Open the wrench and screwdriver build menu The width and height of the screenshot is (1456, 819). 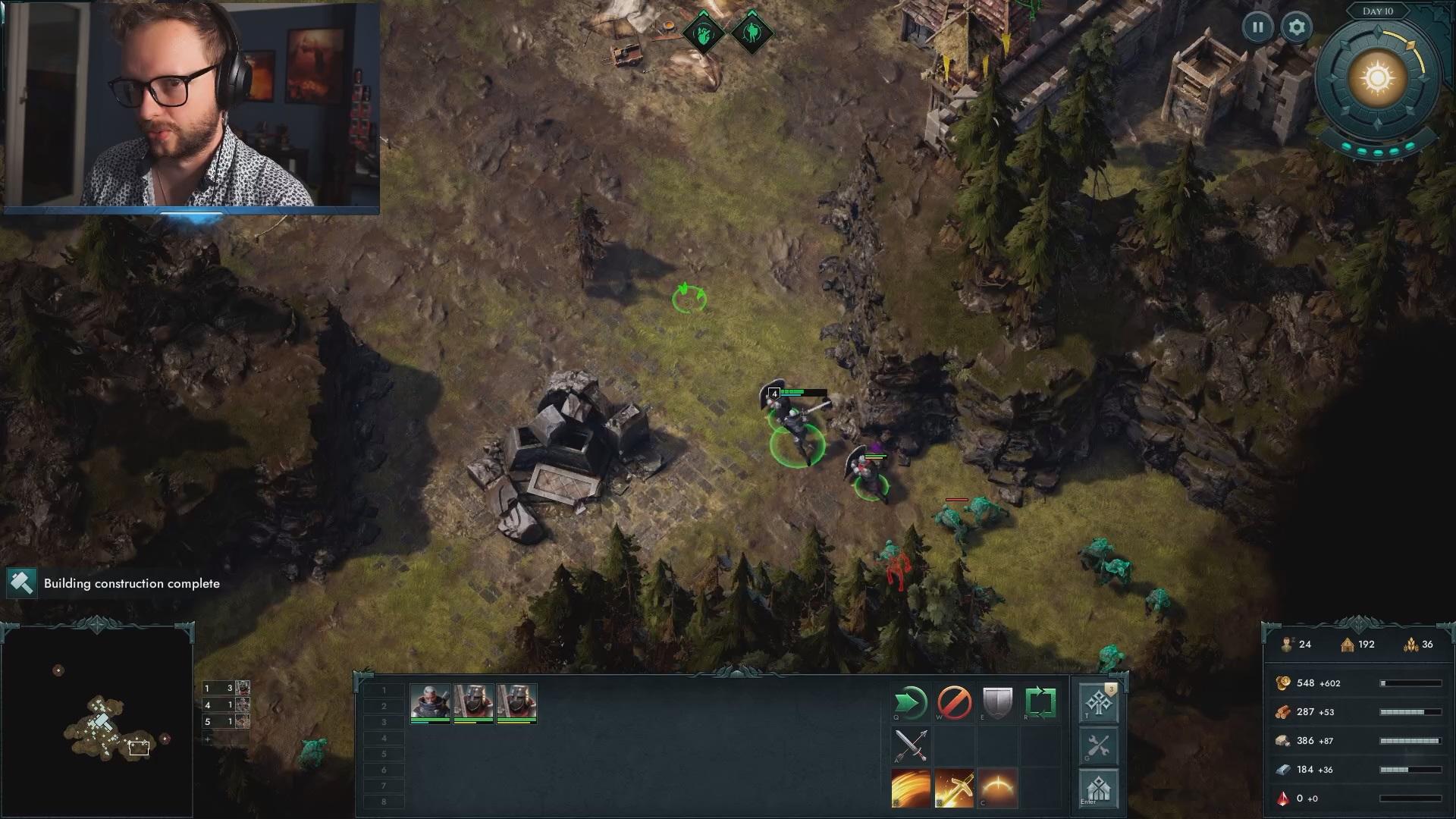pyautogui.click(x=1098, y=746)
